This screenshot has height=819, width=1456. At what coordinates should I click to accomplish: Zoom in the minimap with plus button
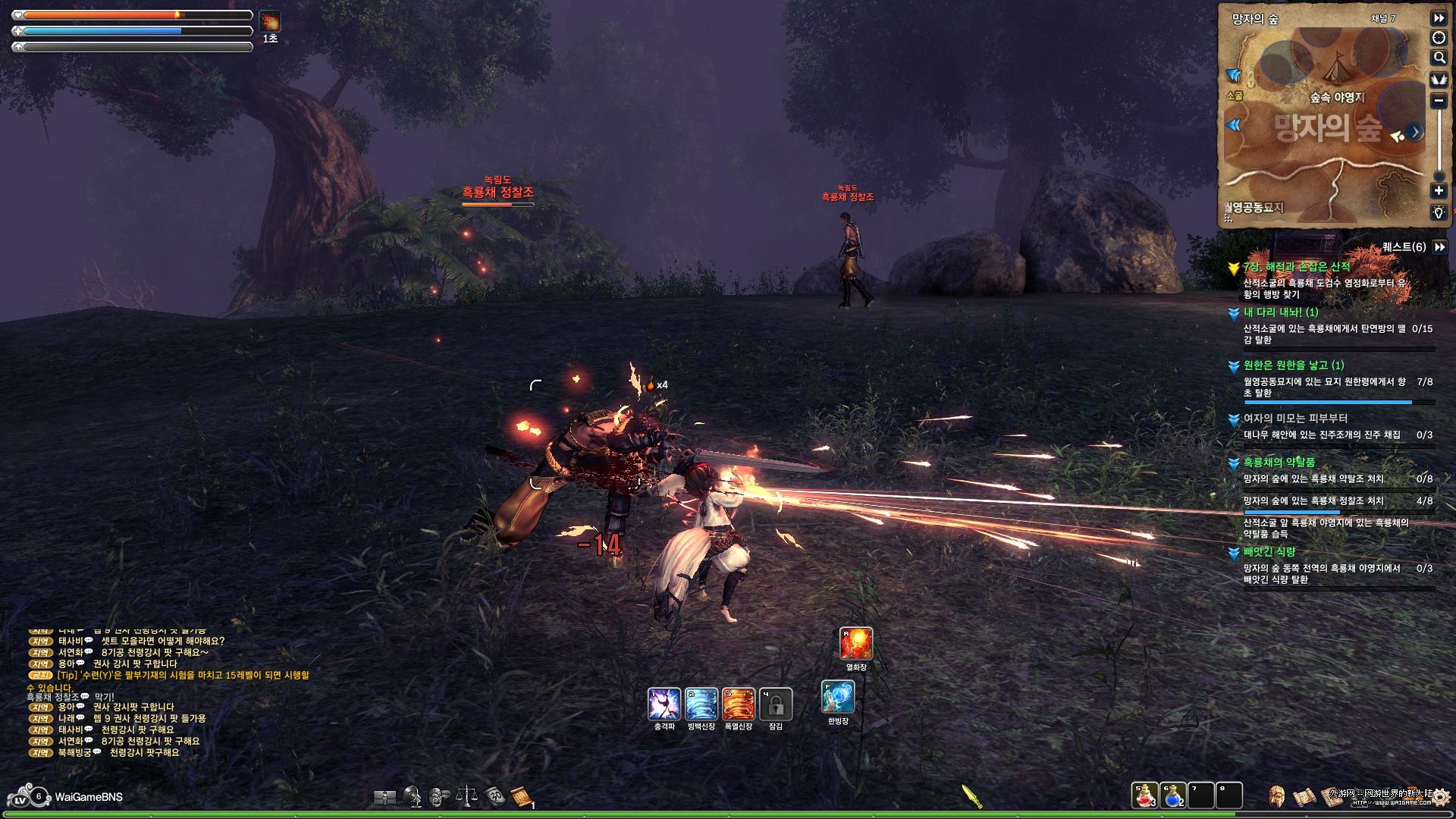[x=1439, y=191]
